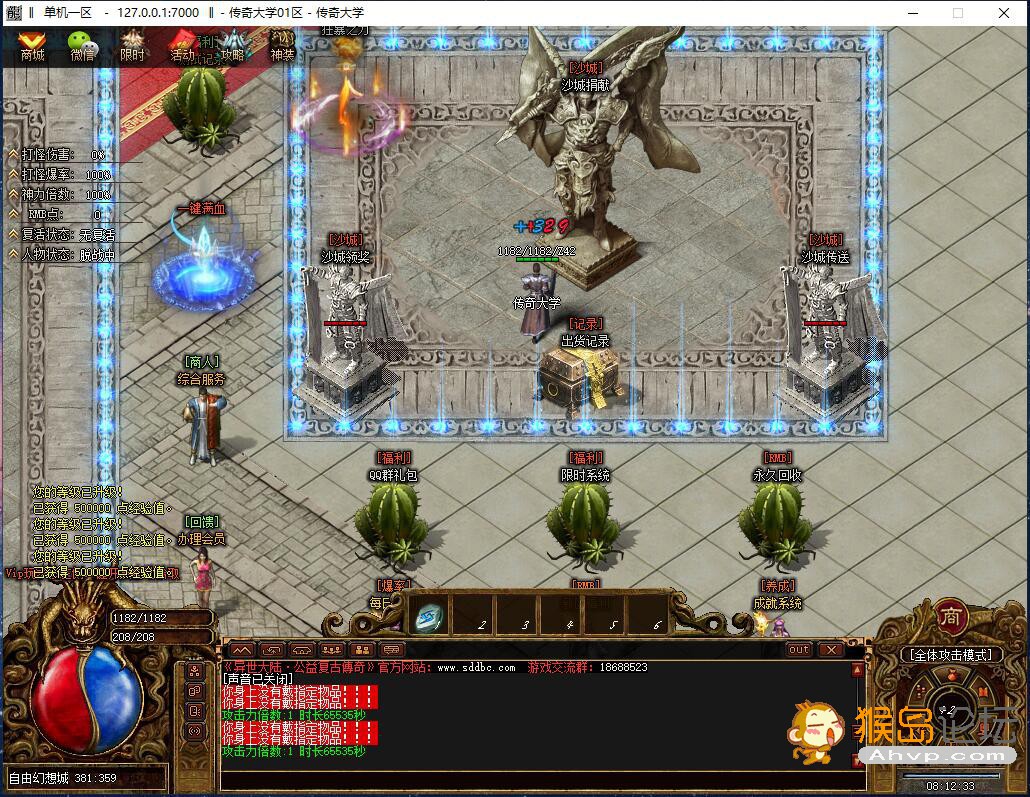The width and height of the screenshot is (1030, 797).
Task: Click the first chat channel button with mountain icon
Action: [243, 650]
